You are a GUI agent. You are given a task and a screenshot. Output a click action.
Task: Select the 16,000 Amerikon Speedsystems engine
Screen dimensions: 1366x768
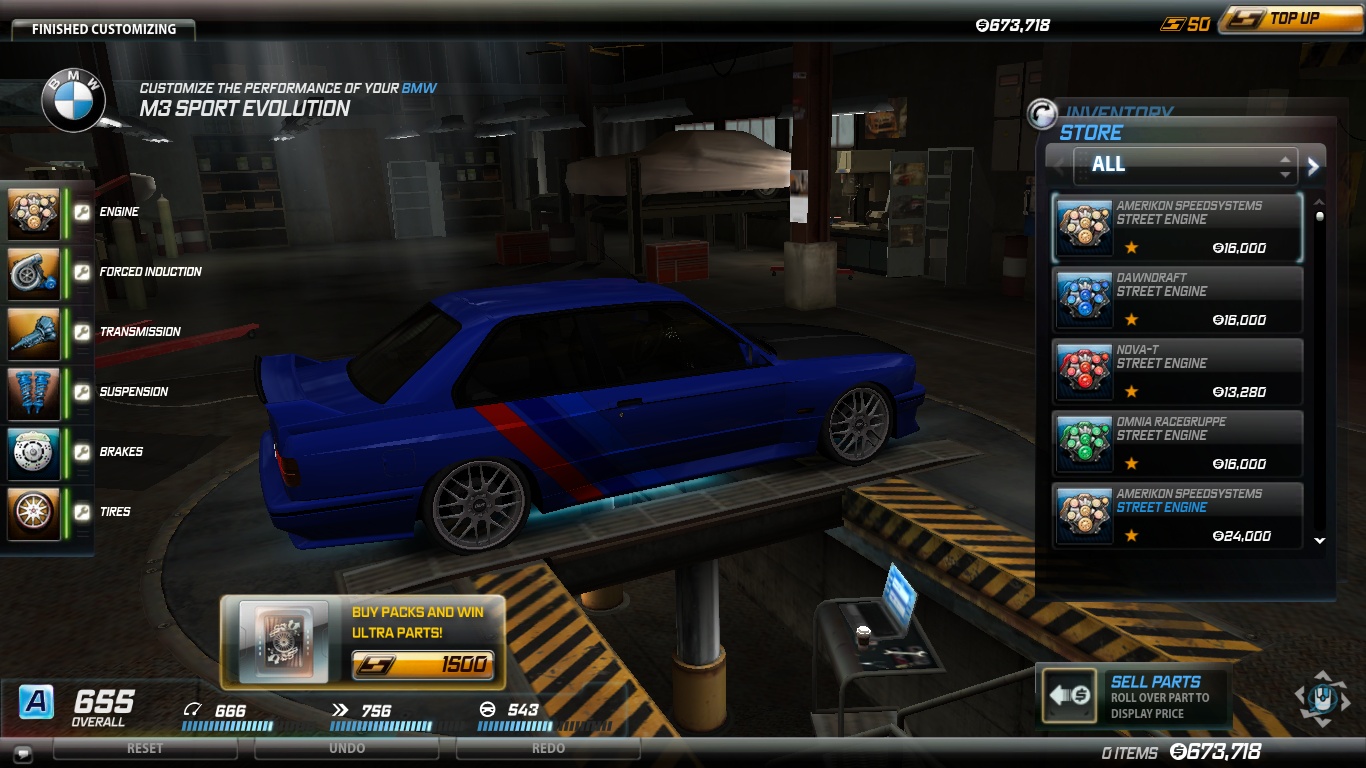pyautogui.click(x=1178, y=227)
